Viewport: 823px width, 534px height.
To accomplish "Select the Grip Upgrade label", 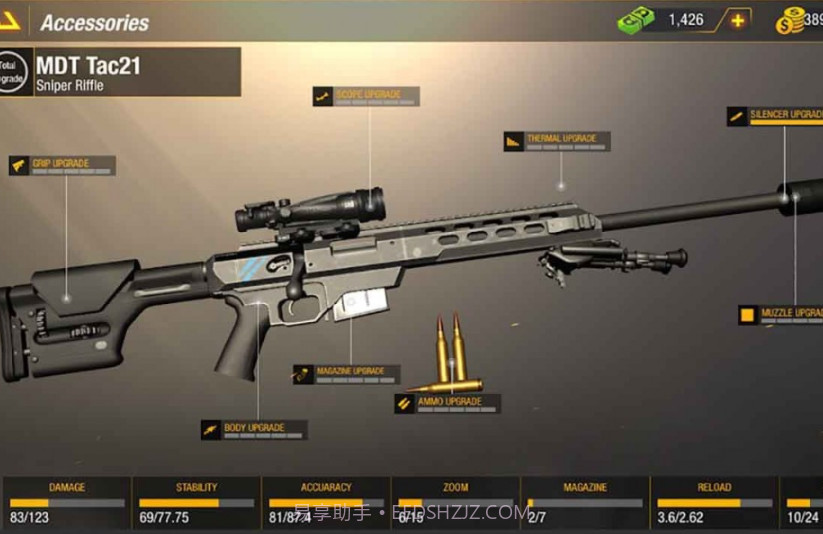I will point(62,165).
